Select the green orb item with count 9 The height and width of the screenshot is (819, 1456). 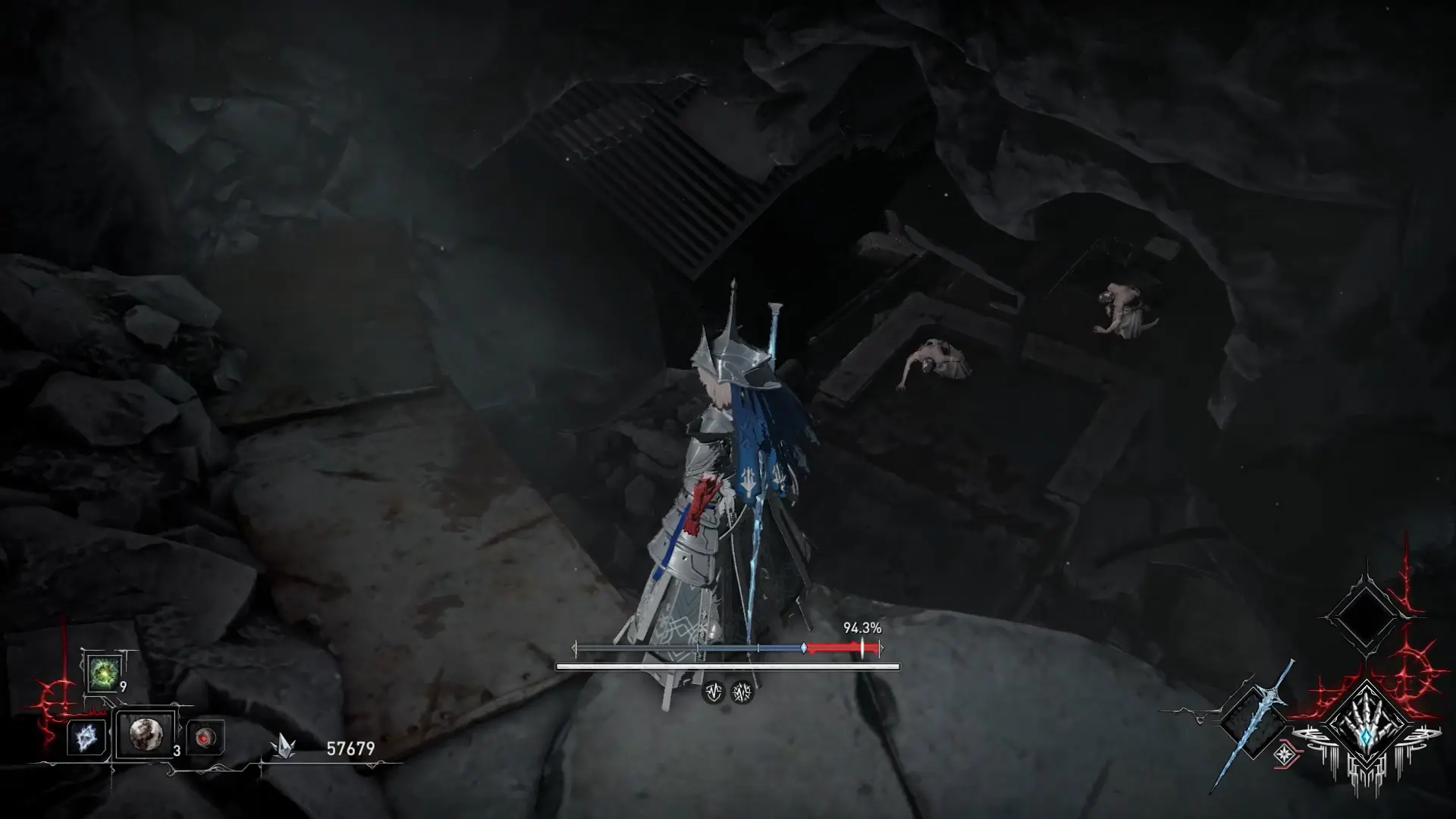pyautogui.click(x=102, y=672)
